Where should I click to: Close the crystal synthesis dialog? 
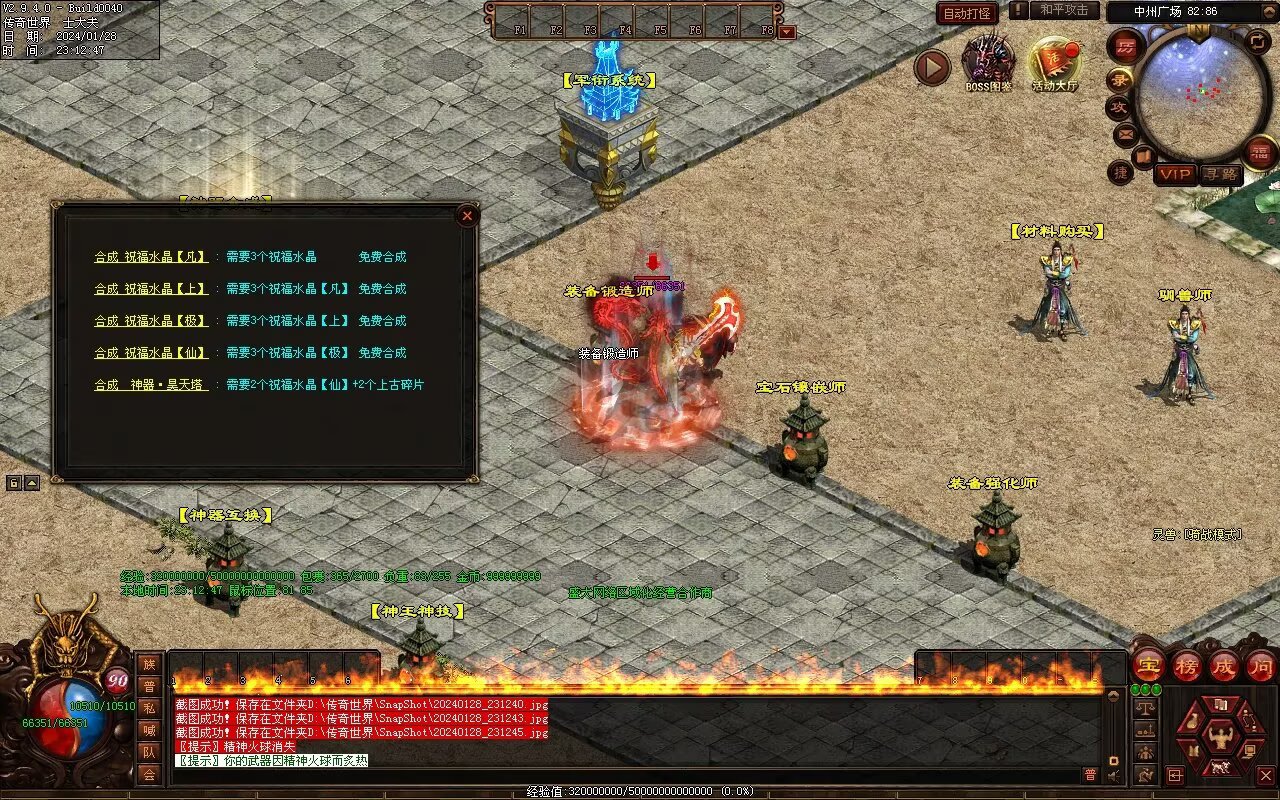(x=467, y=215)
